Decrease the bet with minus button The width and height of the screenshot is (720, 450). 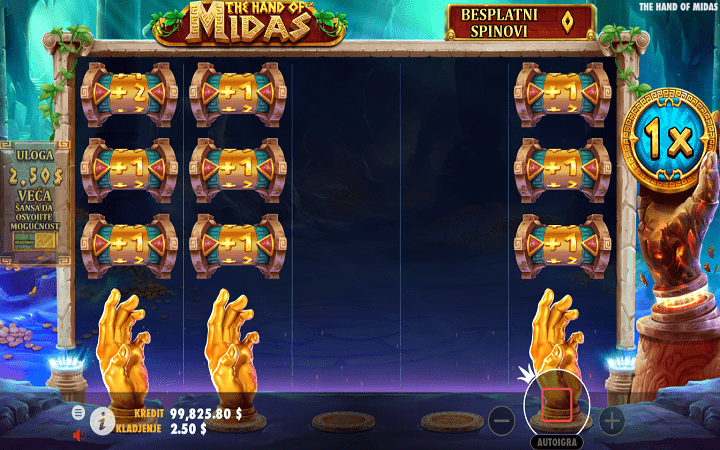click(x=503, y=421)
